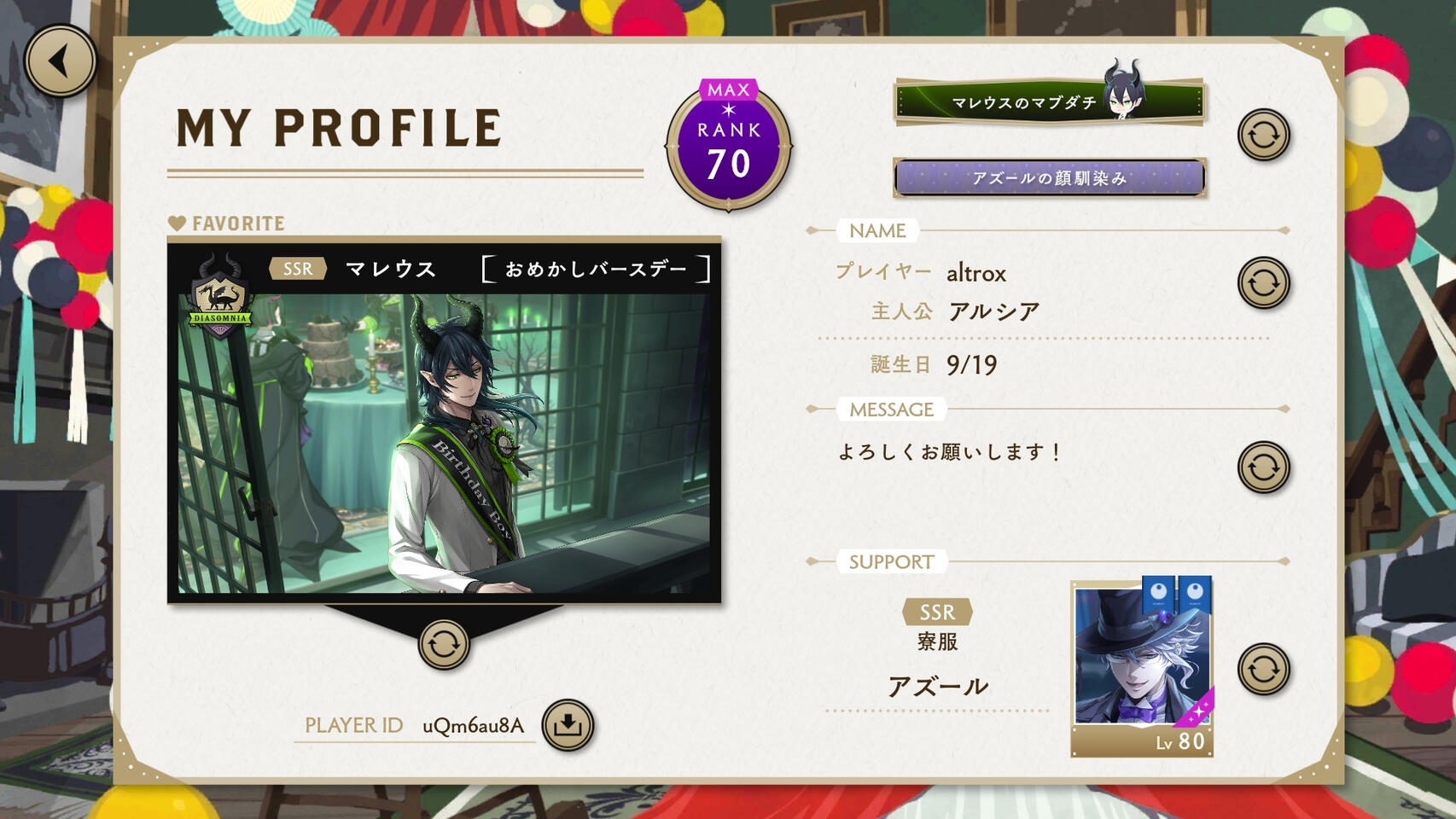Screen dimensions: 1456x819
Task: Click the Diasomnia dorm crest emblem
Action: pos(220,297)
